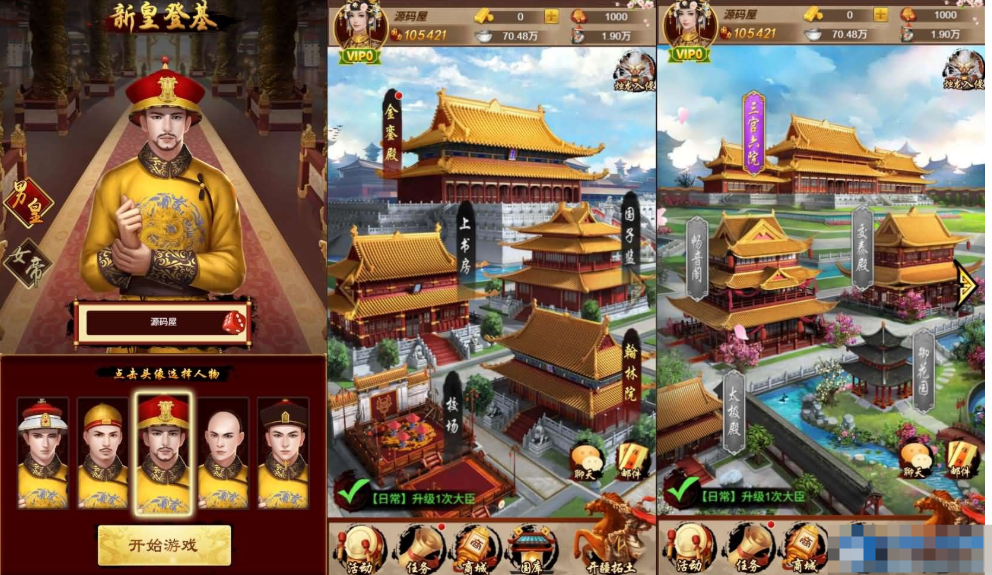Launch 开疆拓土 horse icon
992x575 pixels.
click(613, 535)
